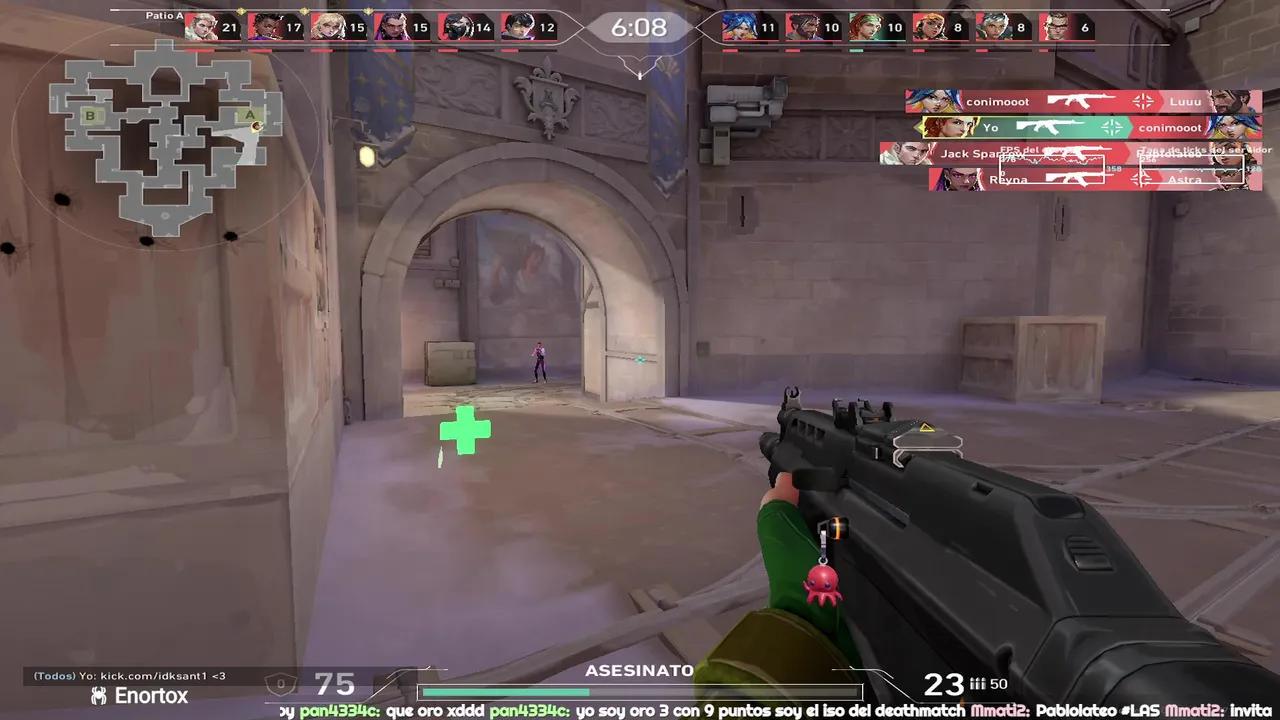Screen dimensions: 1280x720
Task: Click the headshot crosshair icon in Yo's kill entry
Action: (1112, 126)
